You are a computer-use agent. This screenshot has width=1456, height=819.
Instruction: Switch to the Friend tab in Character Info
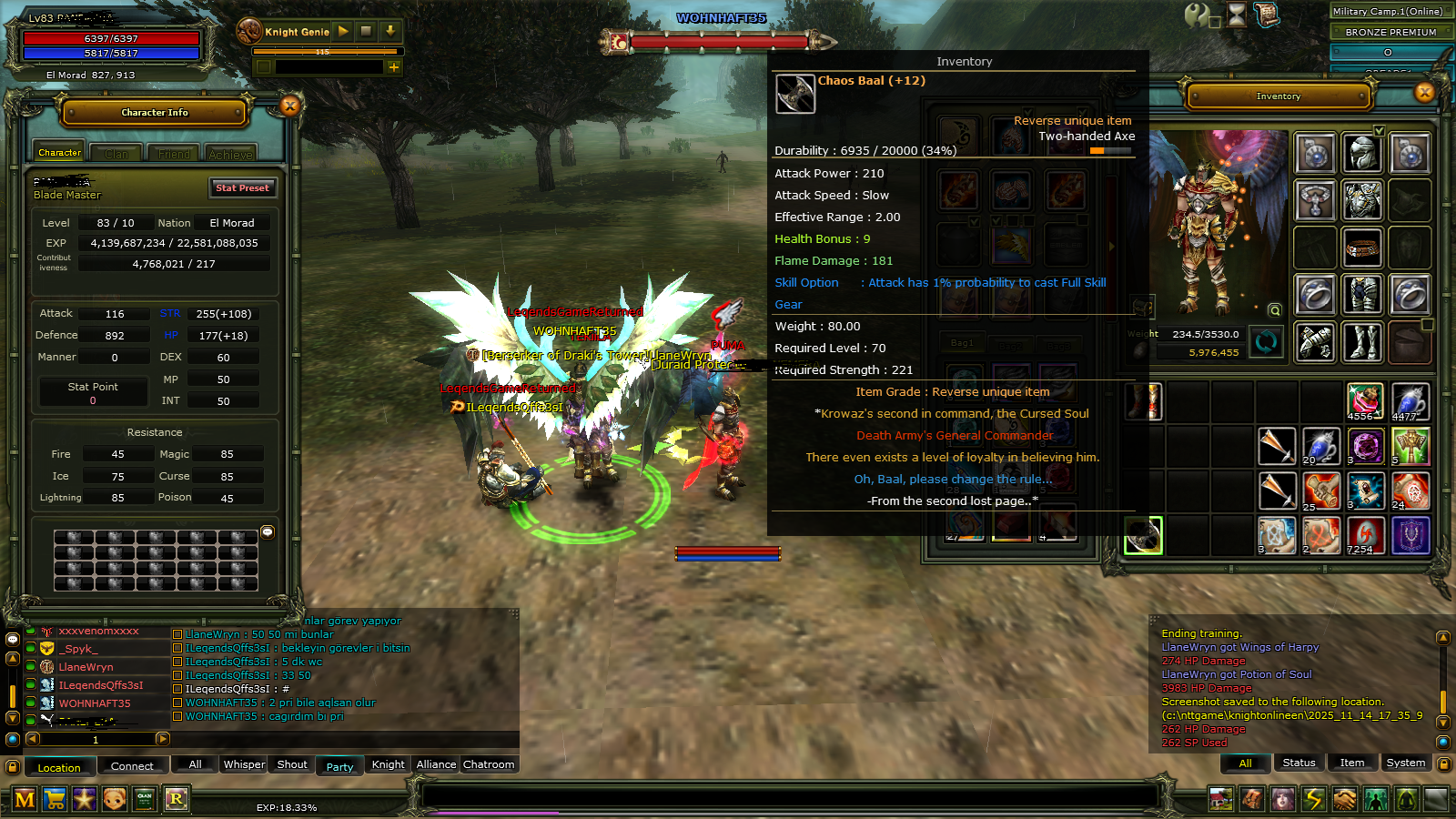tap(173, 154)
